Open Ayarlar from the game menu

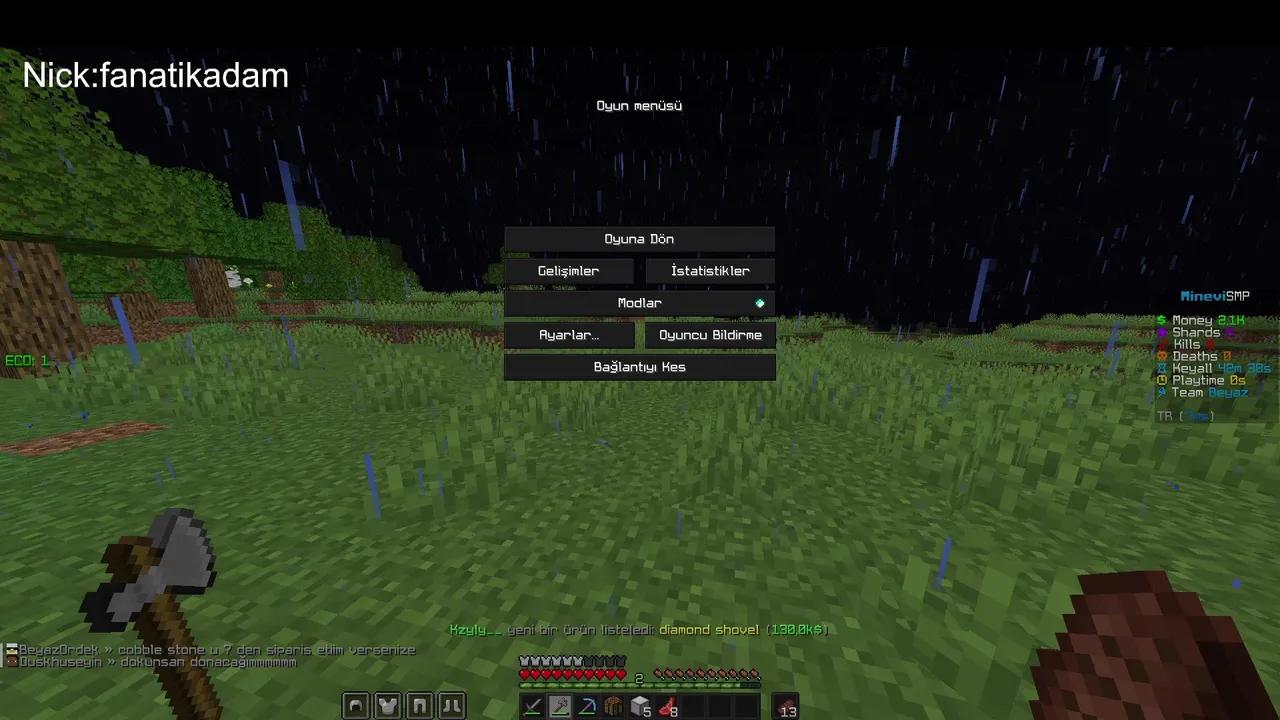[568, 335]
